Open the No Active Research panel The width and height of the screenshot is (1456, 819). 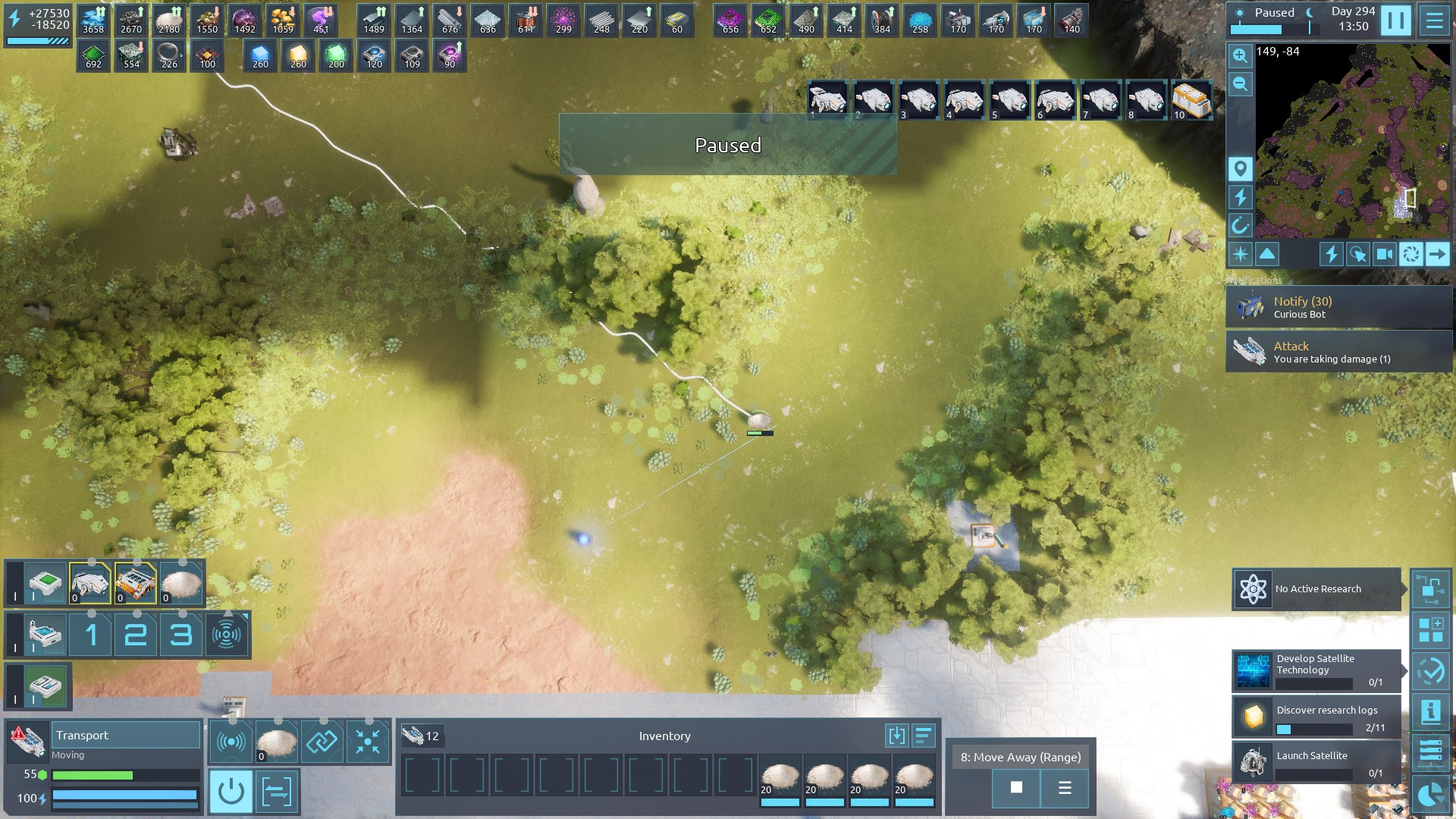(x=1316, y=589)
